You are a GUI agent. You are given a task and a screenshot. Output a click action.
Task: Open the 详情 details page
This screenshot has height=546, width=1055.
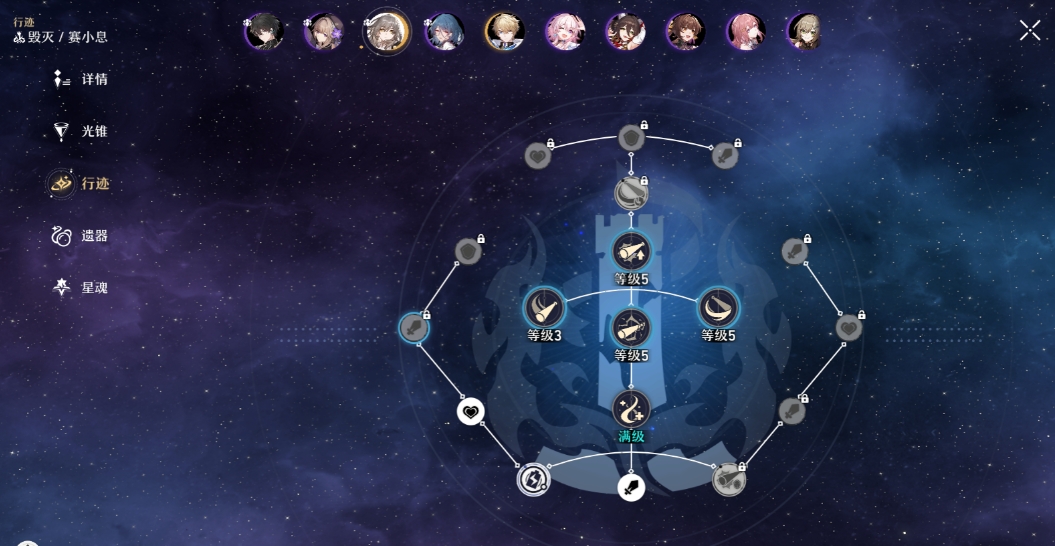[x=81, y=79]
